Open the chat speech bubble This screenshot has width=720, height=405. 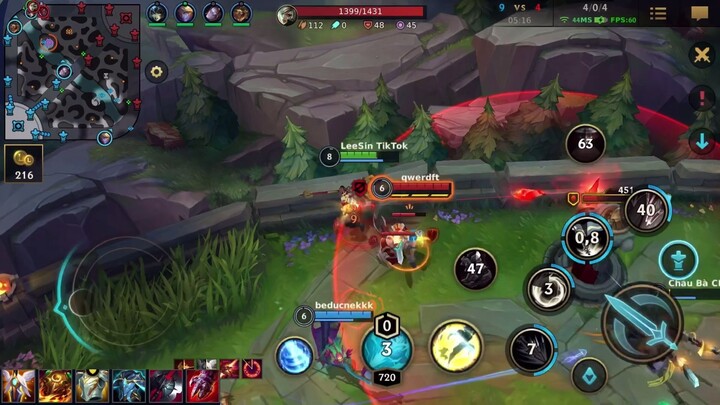click(x=699, y=14)
